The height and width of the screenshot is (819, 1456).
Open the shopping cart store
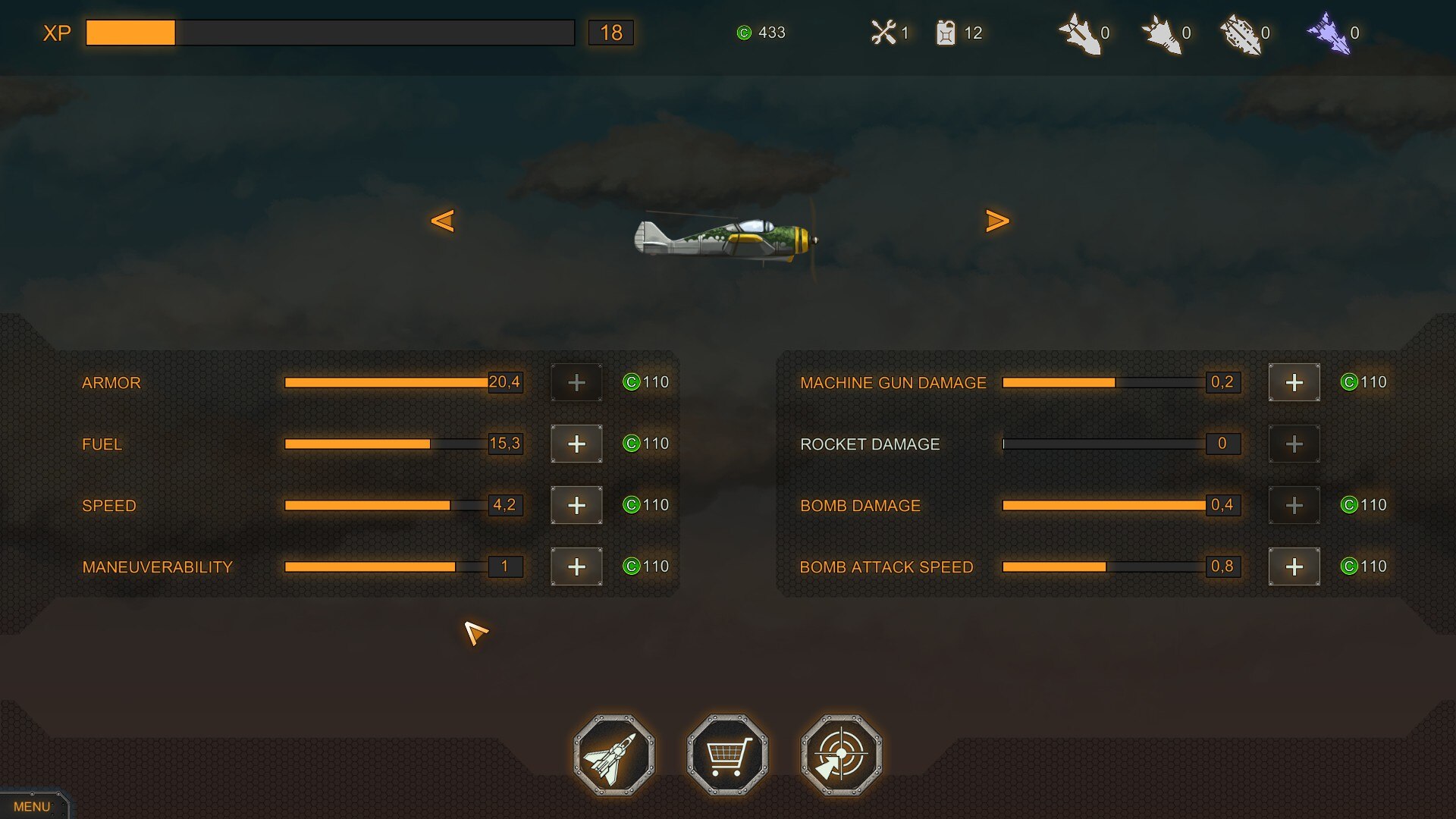(x=727, y=755)
